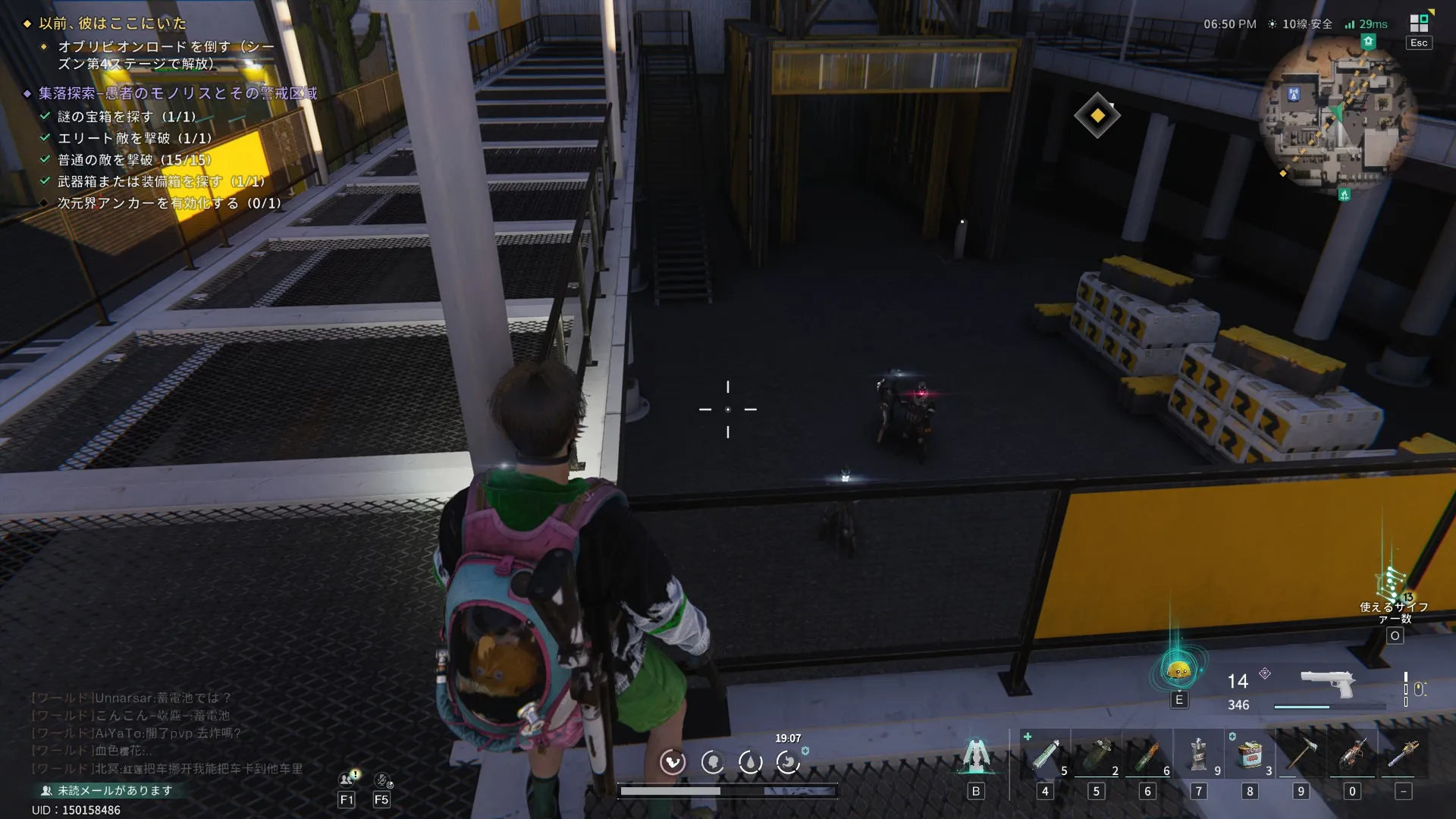This screenshot has width=1456, height=819.
Task: Select the canned food hotbar slot
Action: (x=1250, y=755)
